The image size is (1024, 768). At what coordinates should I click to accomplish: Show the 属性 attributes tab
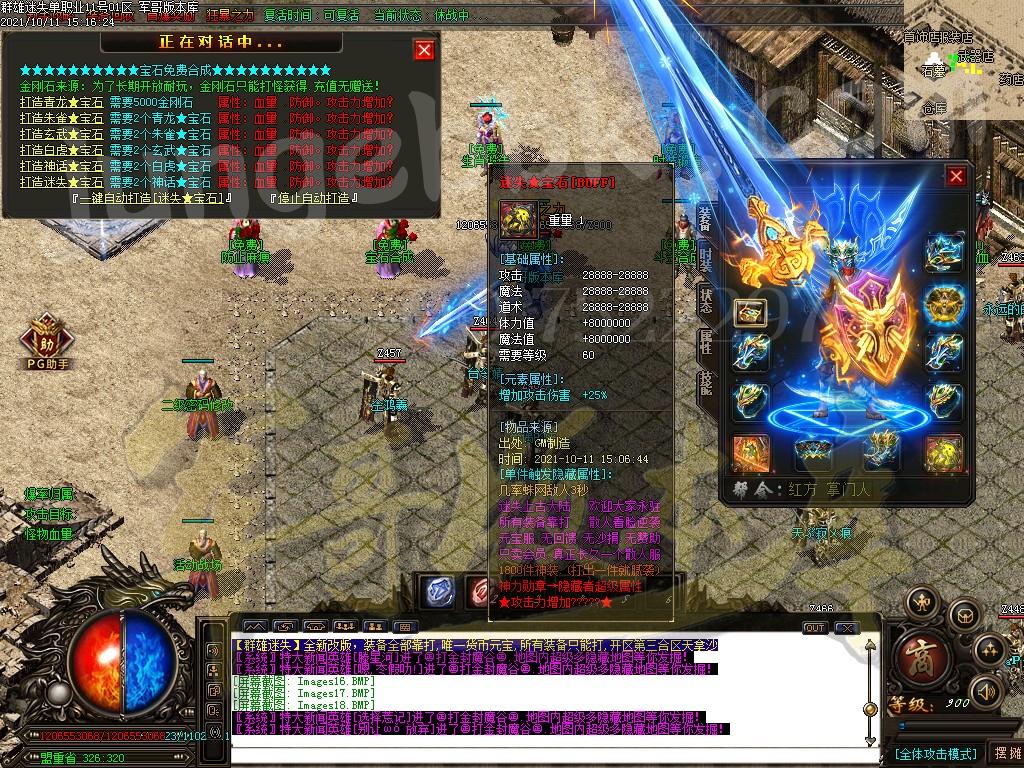click(705, 342)
